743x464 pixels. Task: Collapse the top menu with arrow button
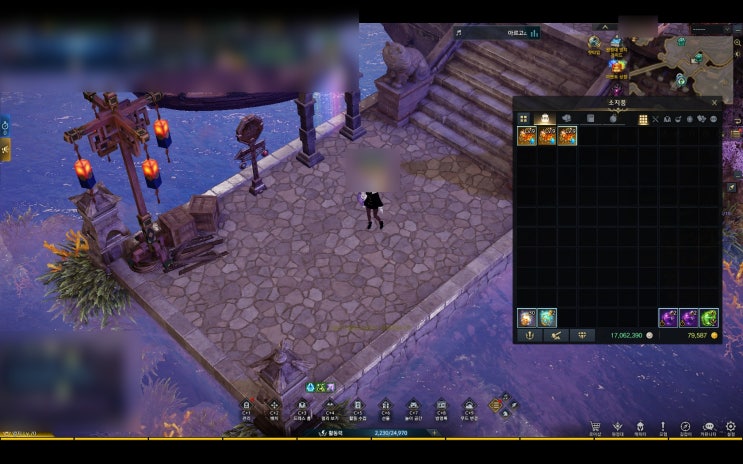[603, 27]
